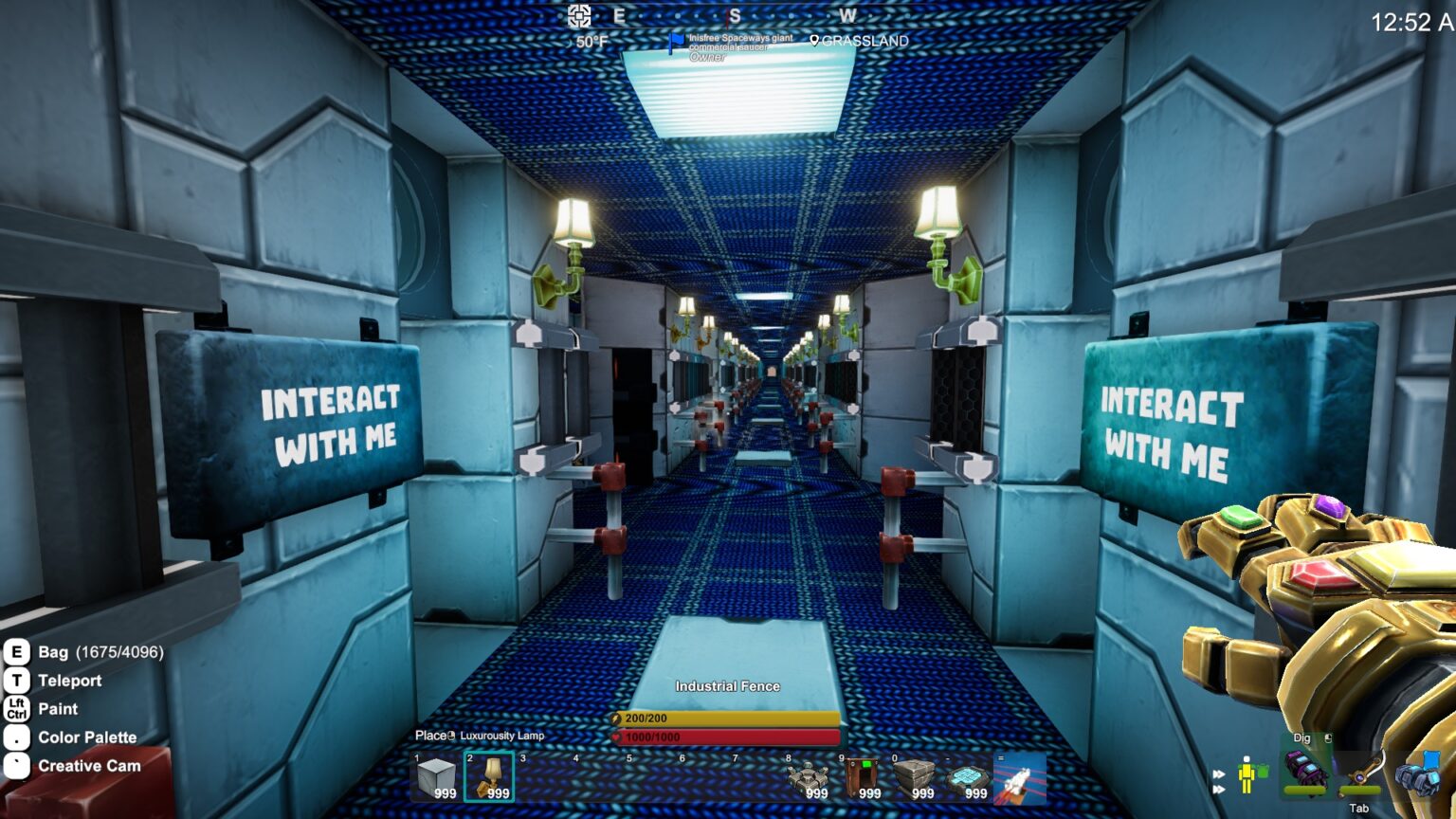Choose the stone turret item in slot 8

pos(808,777)
